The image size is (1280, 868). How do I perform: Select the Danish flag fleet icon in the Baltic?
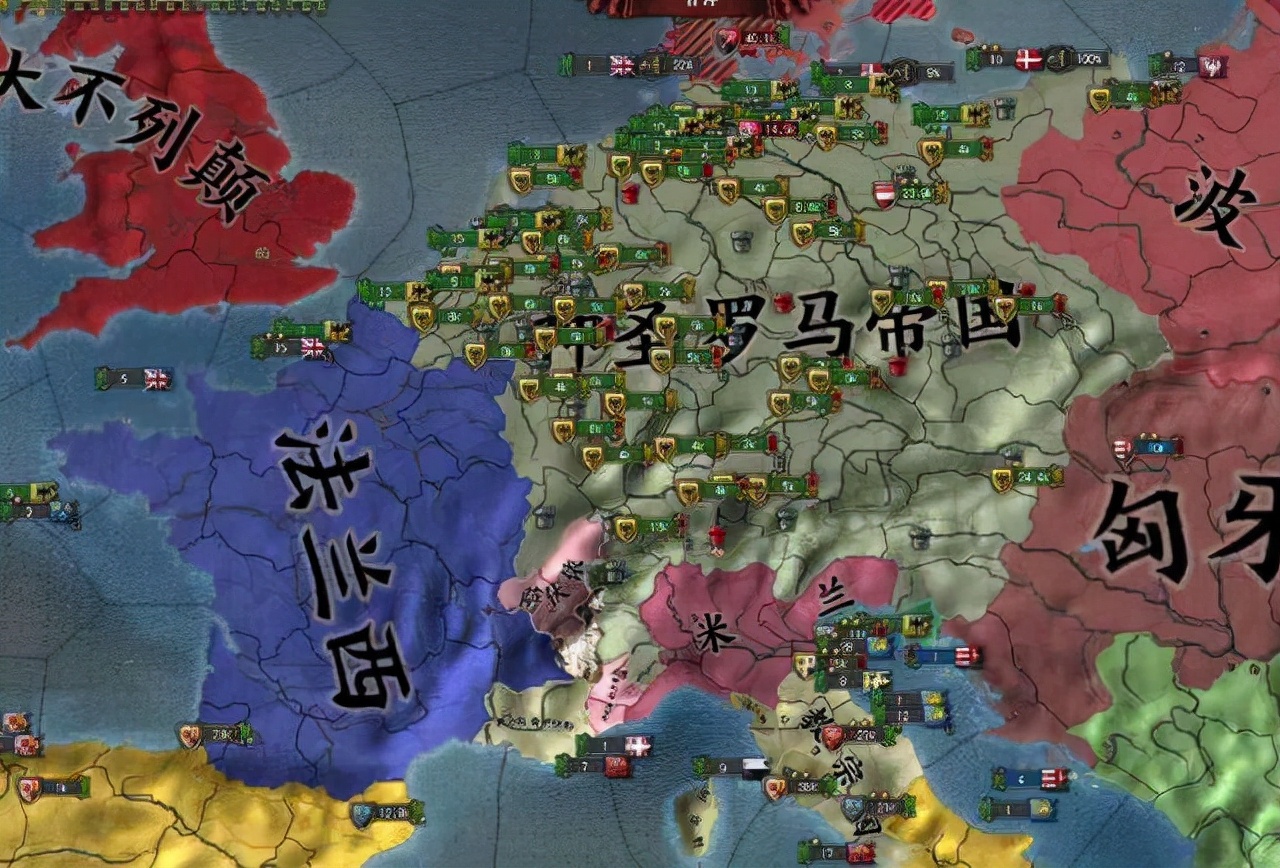[1027, 61]
